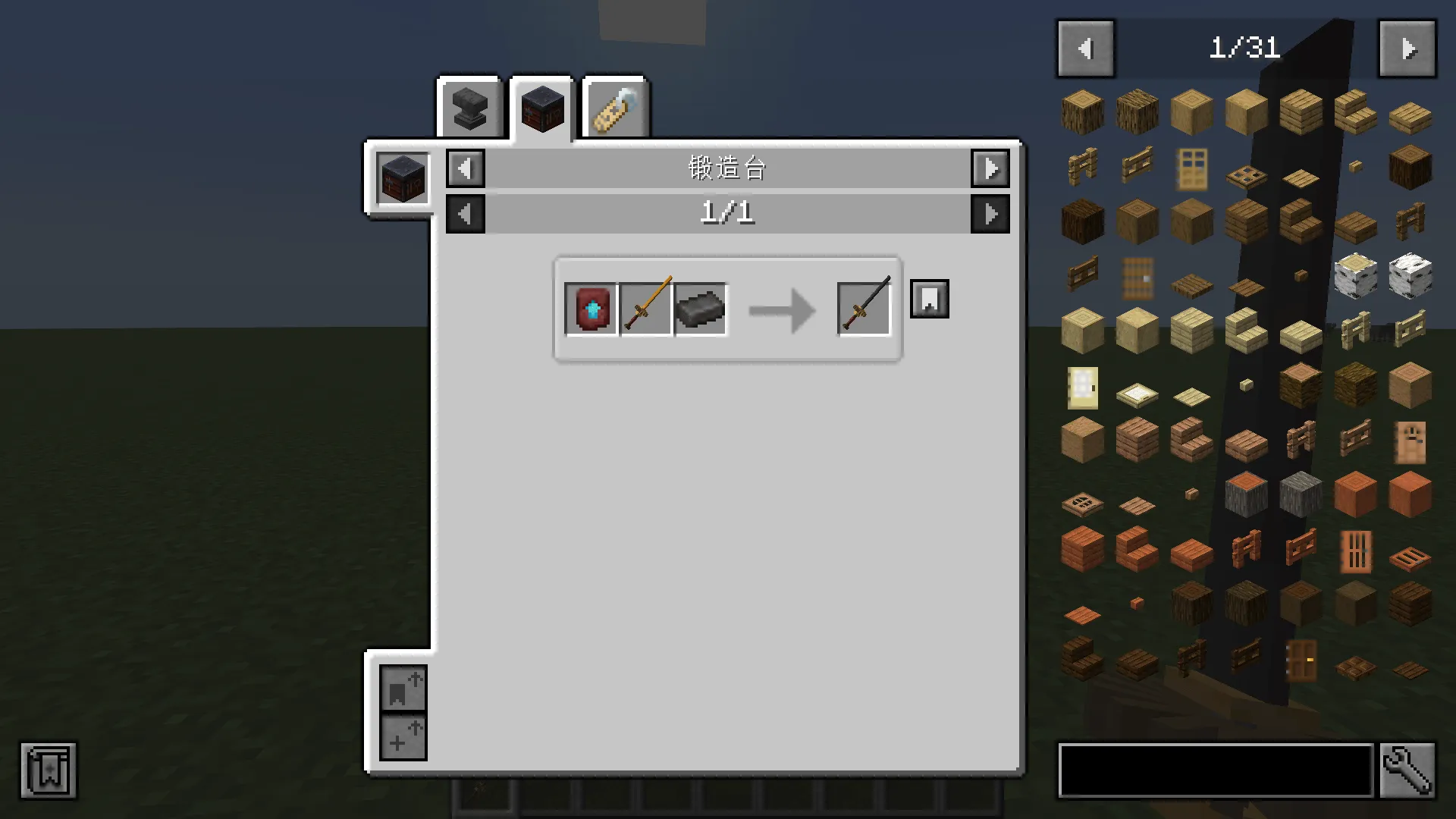Click the next recipe page arrow
Viewport: 1456px width, 819px height.
990,213
